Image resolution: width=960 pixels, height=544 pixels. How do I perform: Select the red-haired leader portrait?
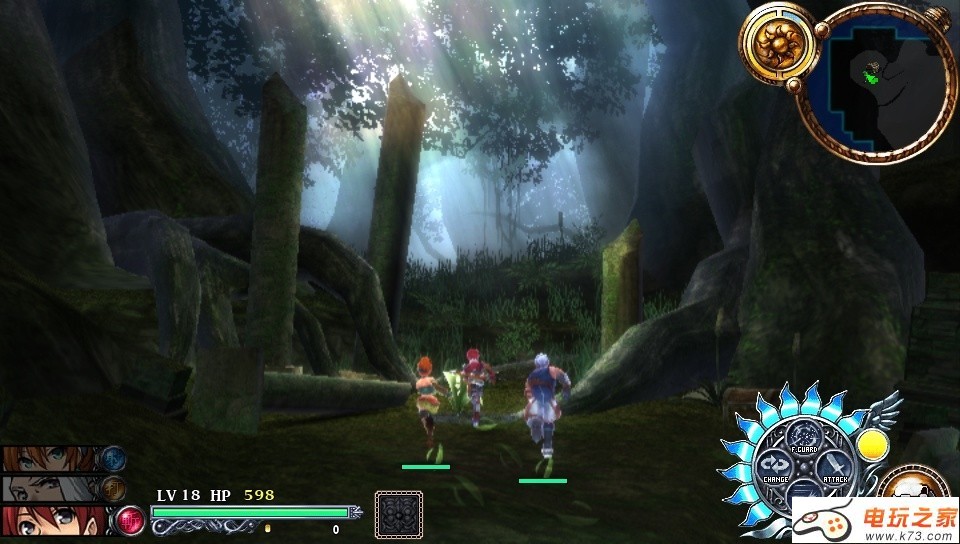click(x=52, y=521)
